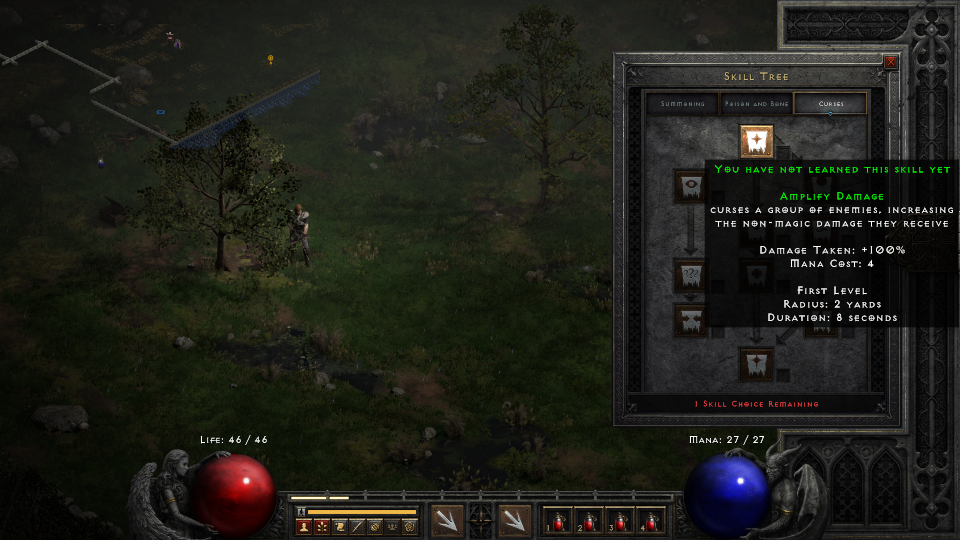This screenshot has height=540, width=960.
Task: Toggle the skill tree mini menu button
Action: [322, 526]
